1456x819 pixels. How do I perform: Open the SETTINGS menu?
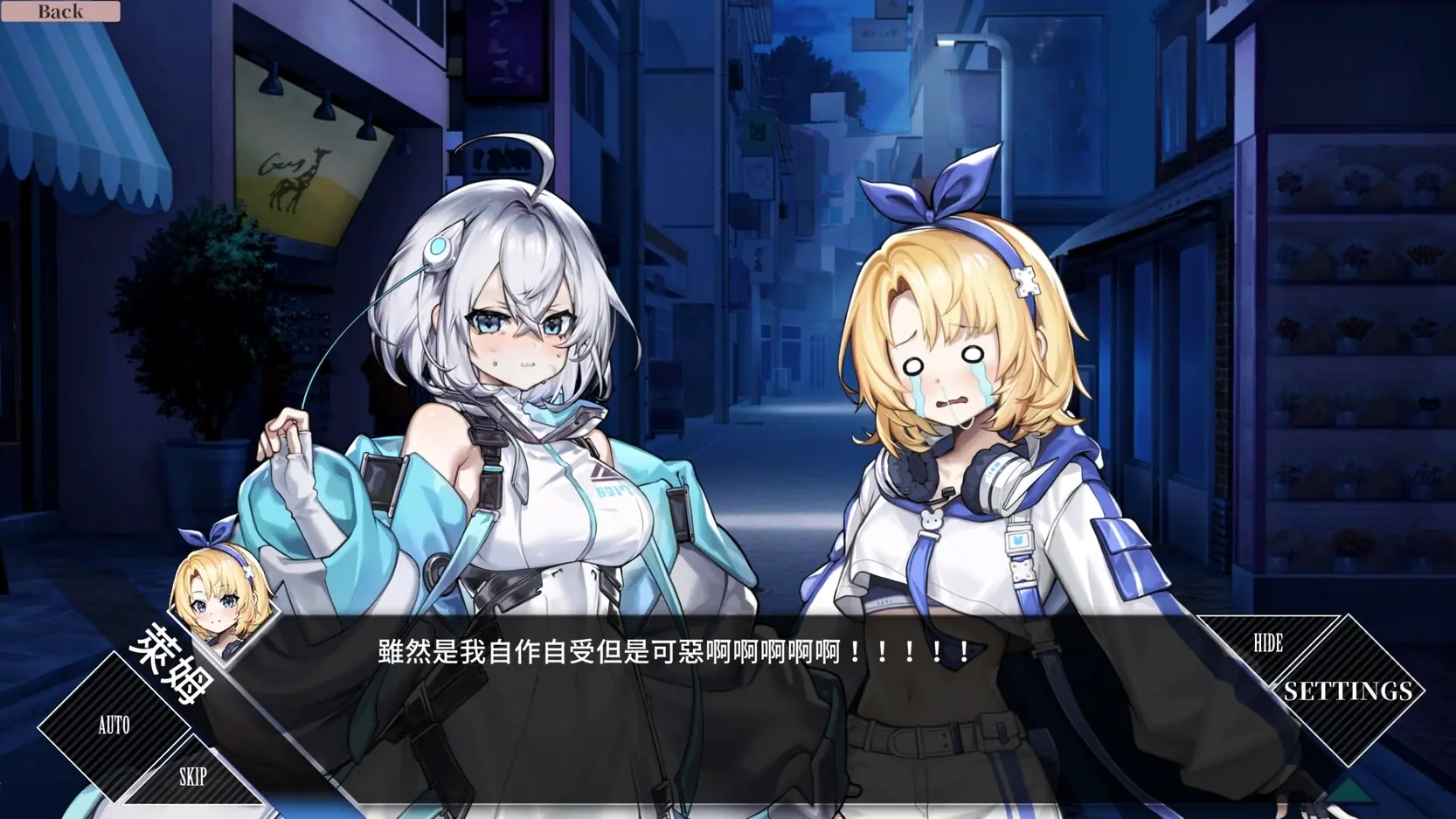pos(1348,691)
